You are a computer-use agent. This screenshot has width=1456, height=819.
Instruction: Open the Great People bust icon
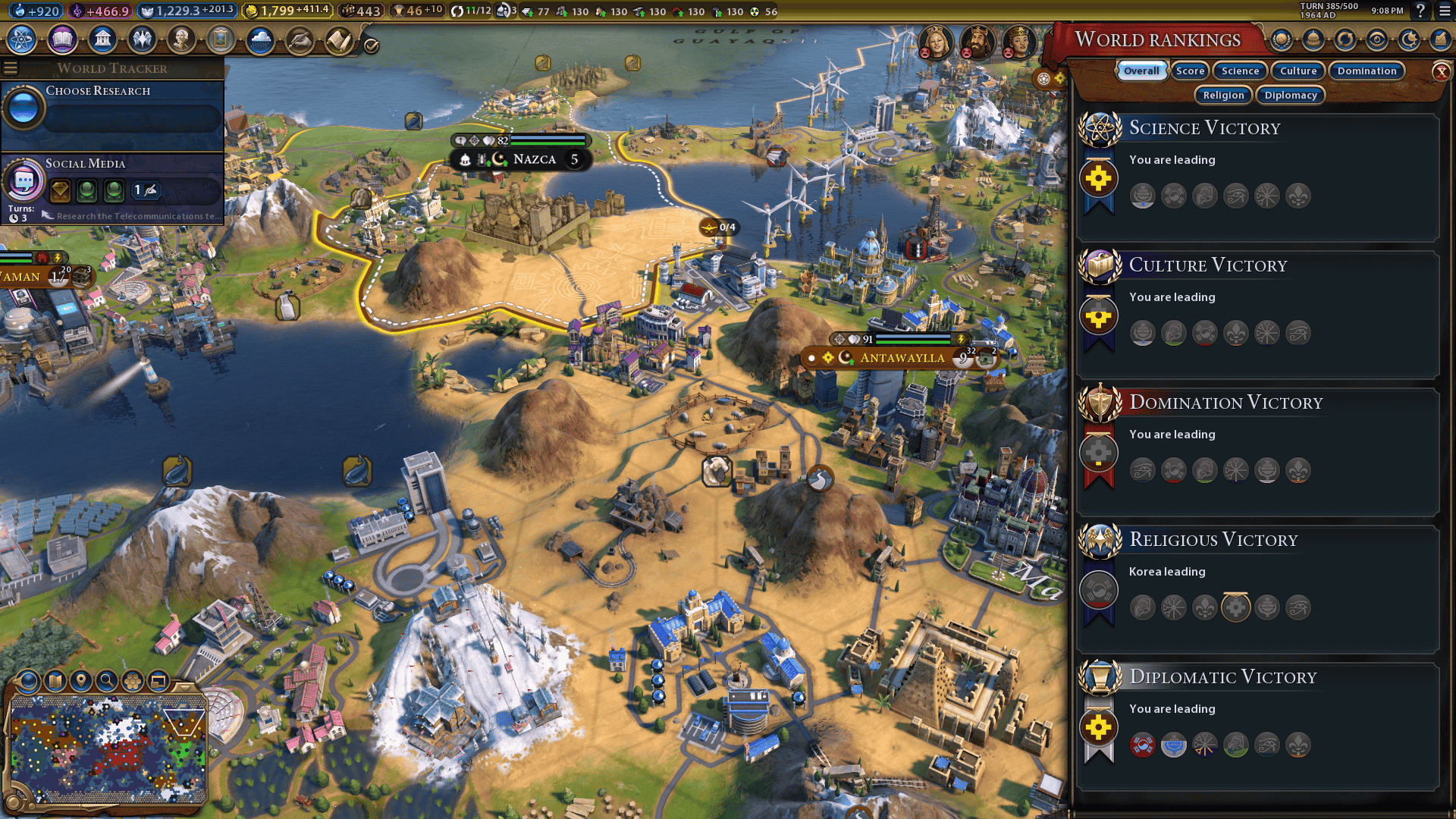point(181,39)
